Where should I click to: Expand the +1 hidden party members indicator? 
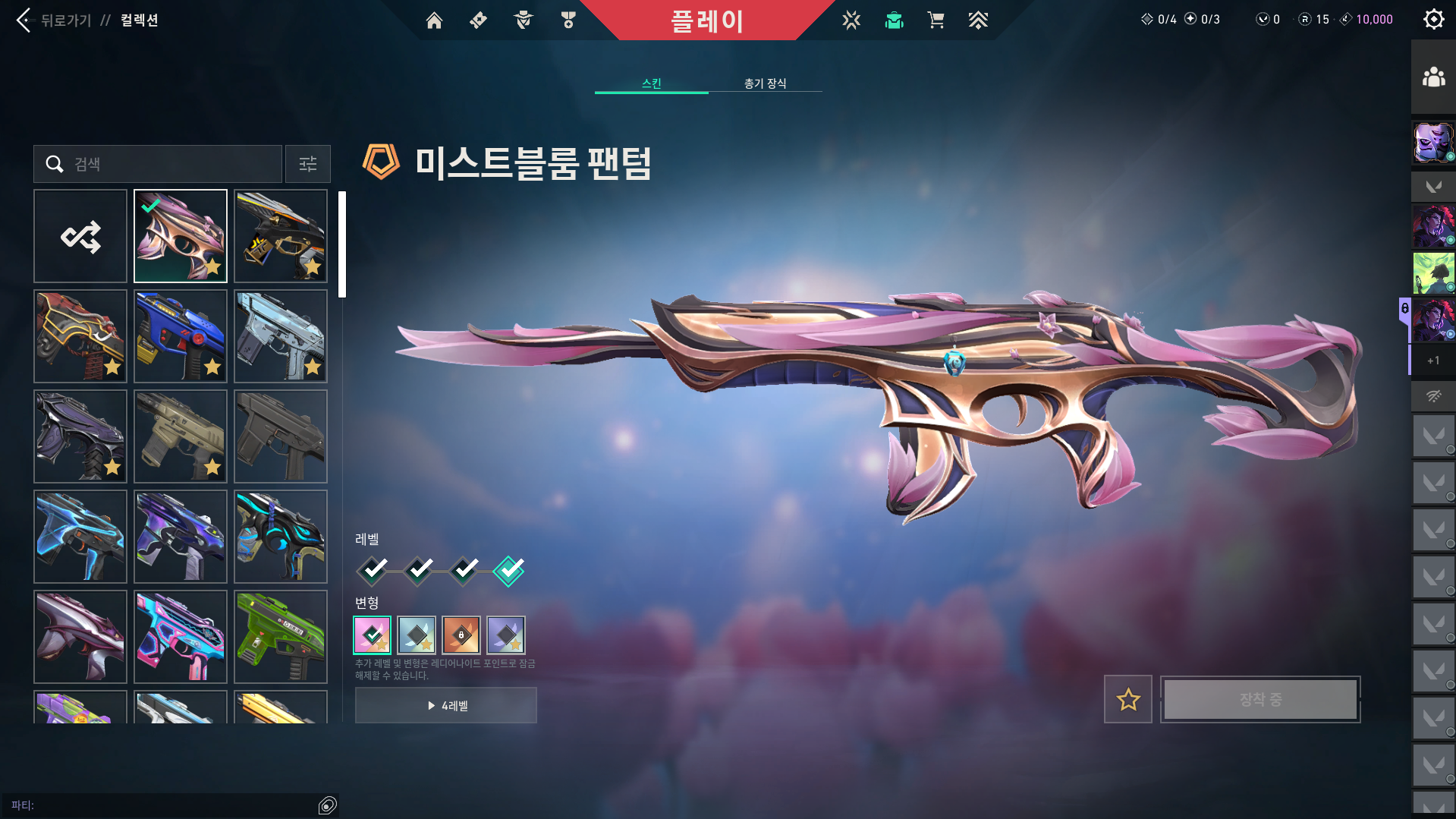click(x=1432, y=361)
